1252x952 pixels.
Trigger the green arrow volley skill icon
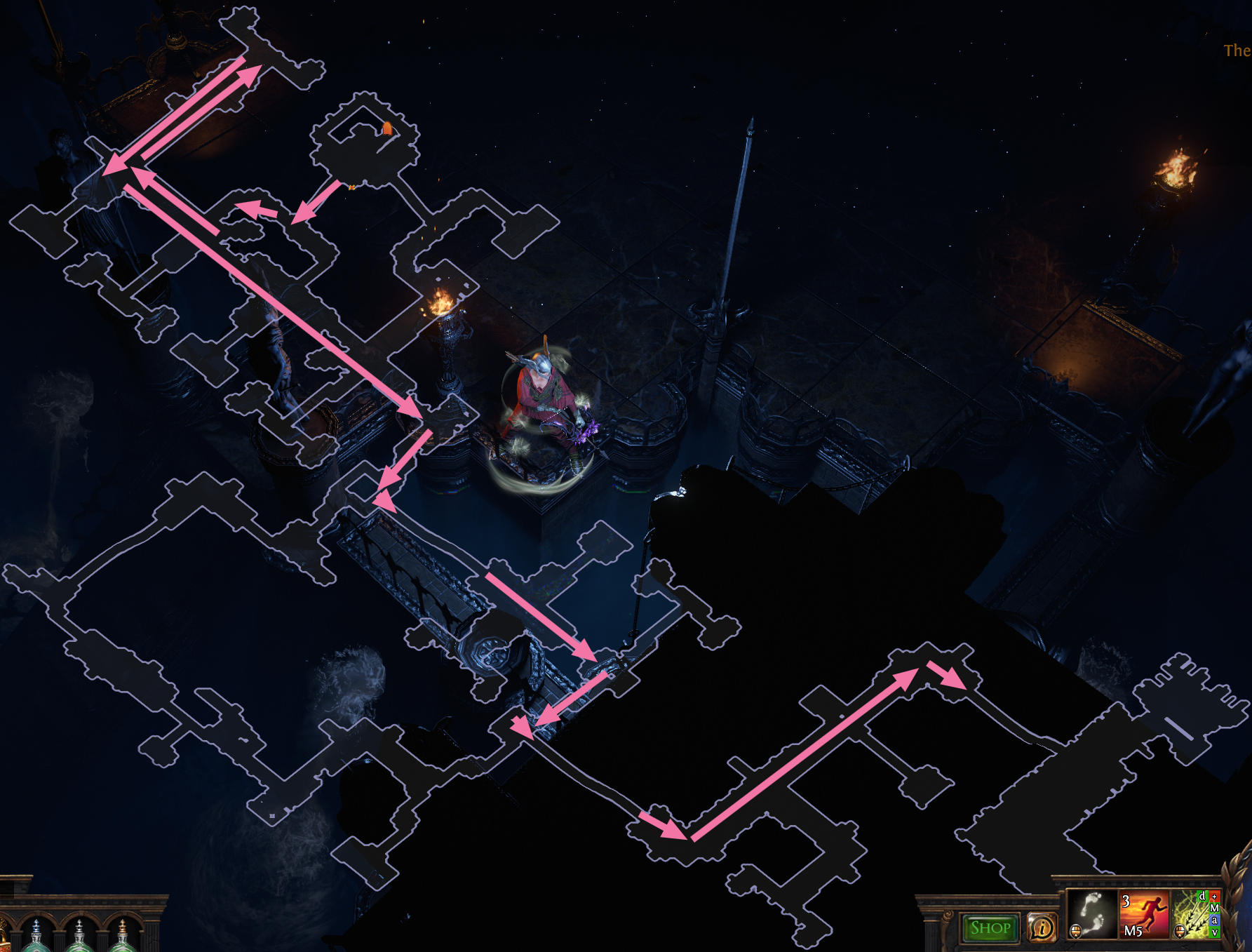coord(1192,919)
